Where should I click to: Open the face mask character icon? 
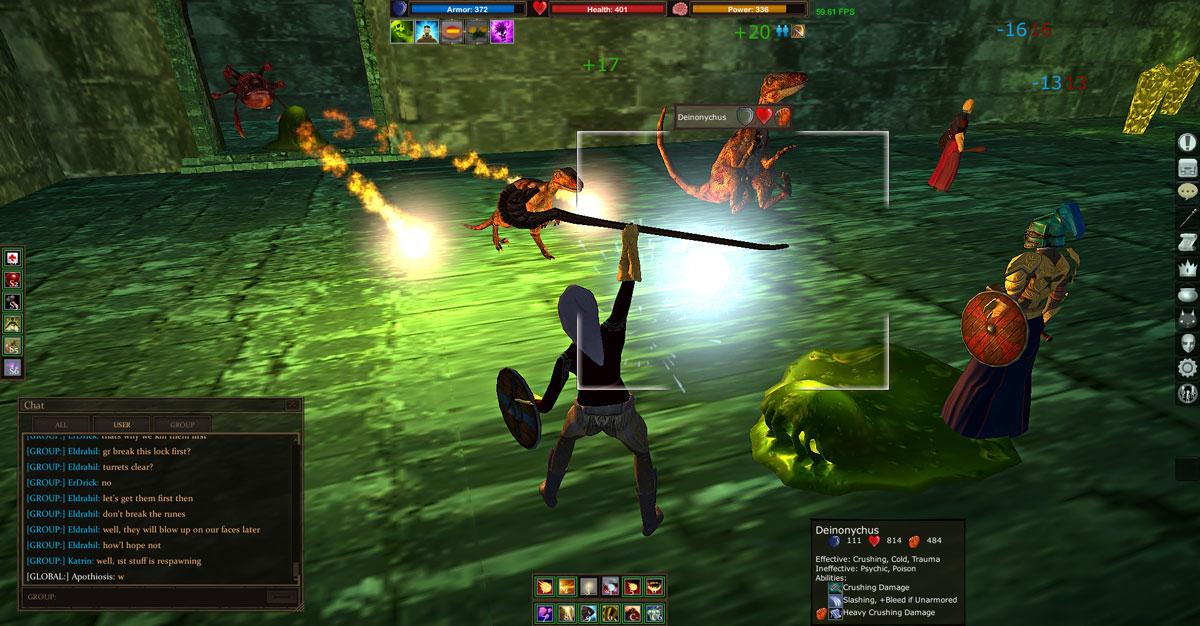1187,344
